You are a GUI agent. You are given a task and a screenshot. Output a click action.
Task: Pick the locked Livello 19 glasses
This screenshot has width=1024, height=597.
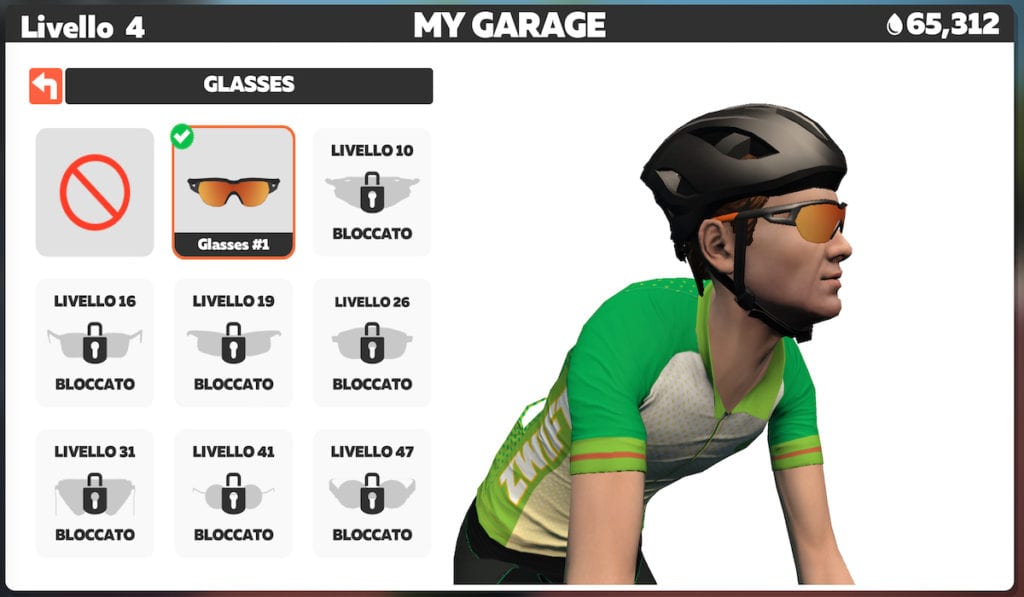(233, 342)
